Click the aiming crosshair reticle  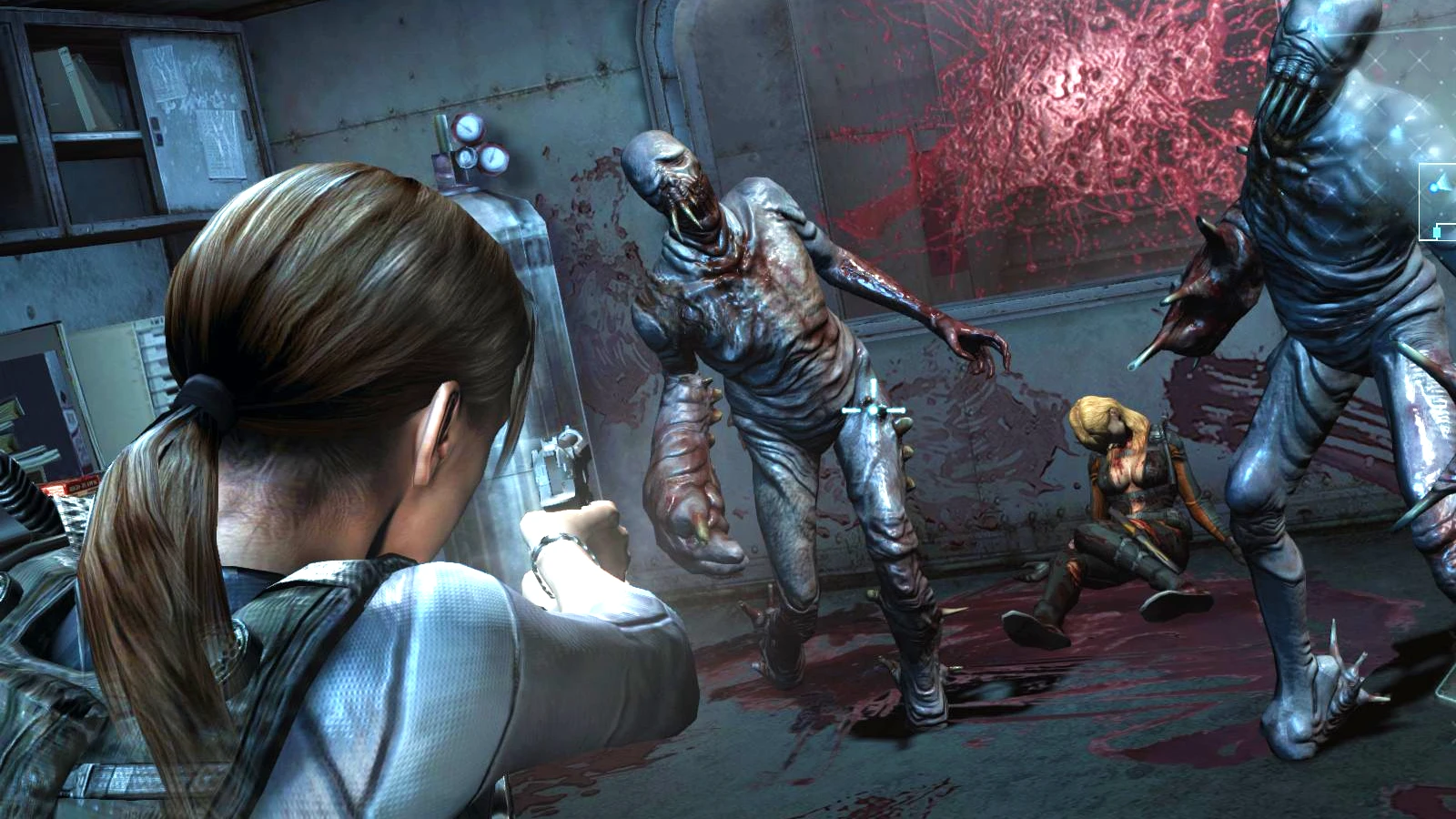coord(873,411)
